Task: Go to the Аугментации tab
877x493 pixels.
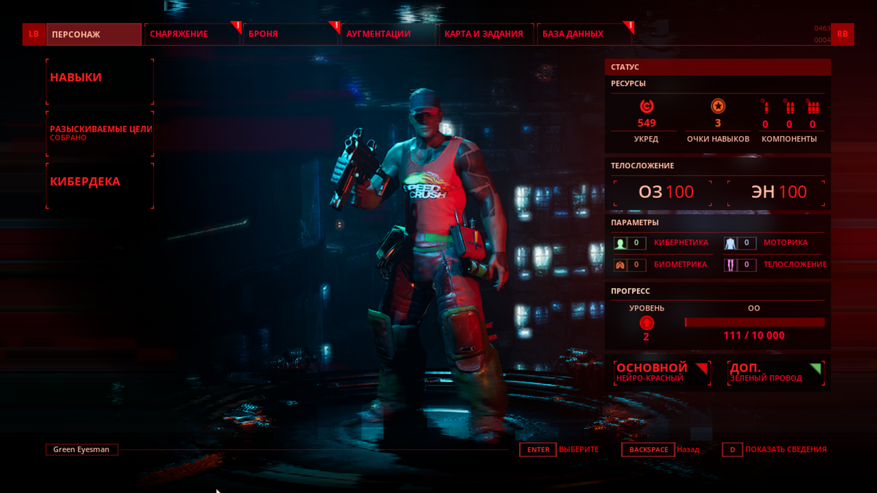Action: click(x=385, y=34)
